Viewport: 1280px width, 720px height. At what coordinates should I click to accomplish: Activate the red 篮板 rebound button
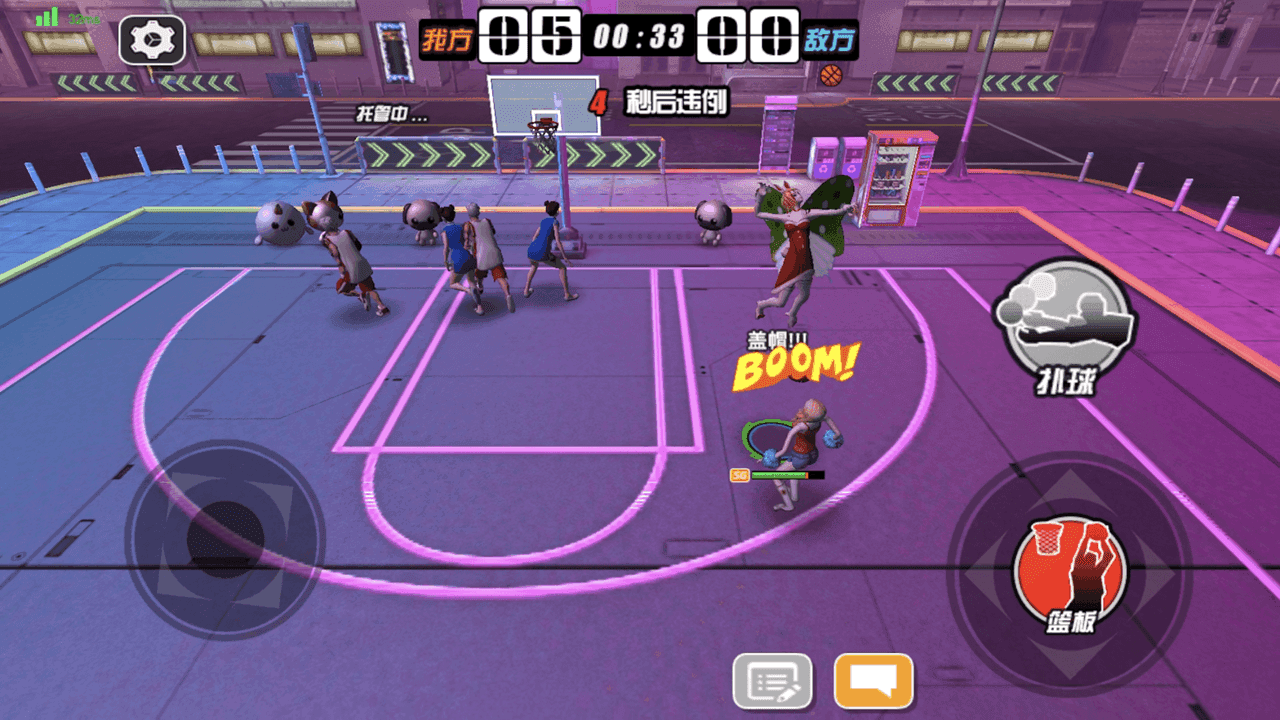(1069, 572)
